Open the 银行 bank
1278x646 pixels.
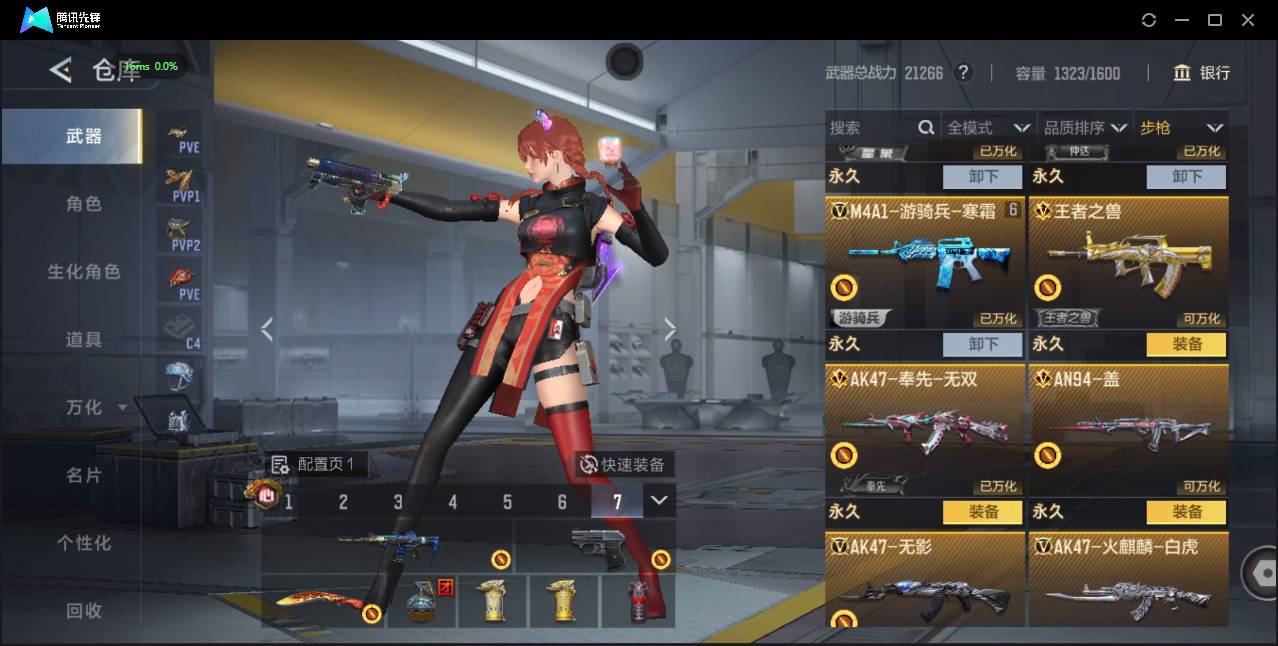tap(1202, 73)
